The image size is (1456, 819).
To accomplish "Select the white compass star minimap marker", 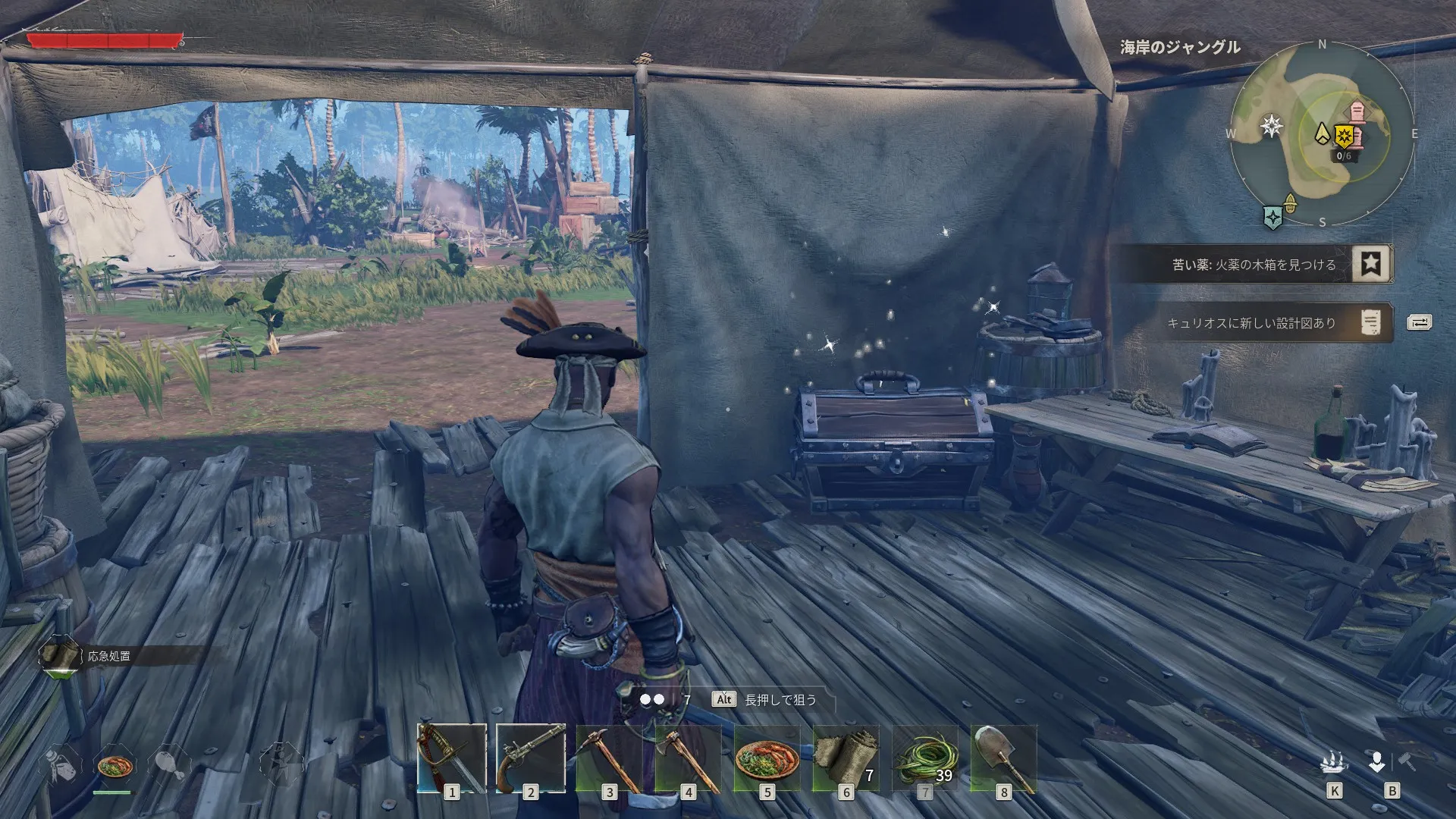I will pos(1272,126).
